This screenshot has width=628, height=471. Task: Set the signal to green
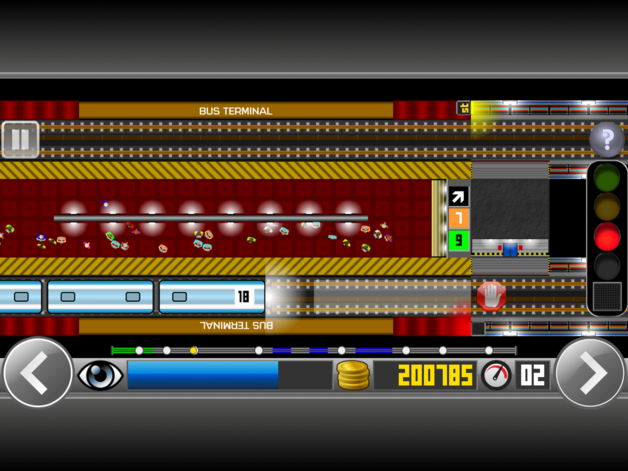606,179
